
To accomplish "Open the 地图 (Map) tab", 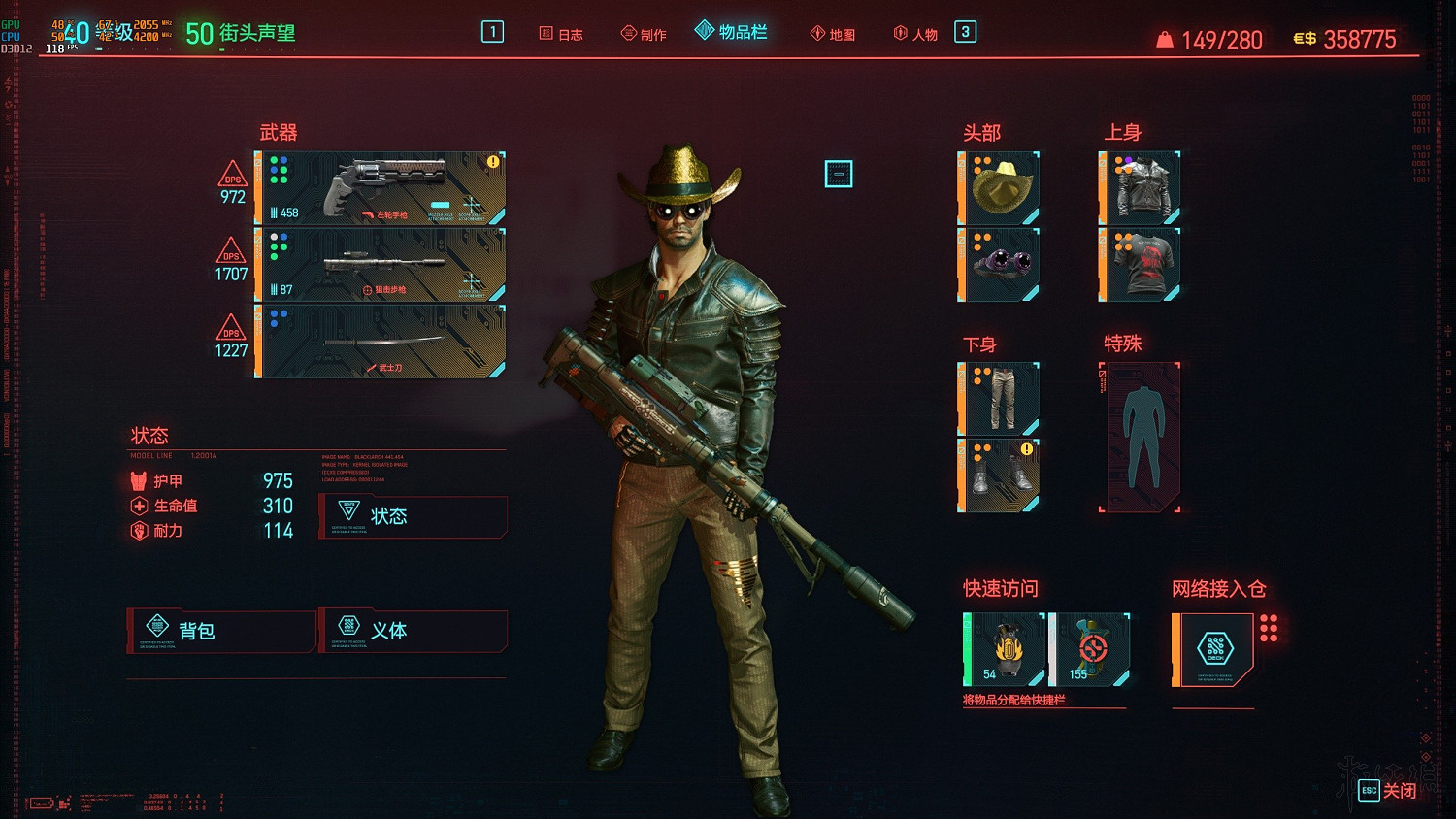I will [x=833, y=34].
